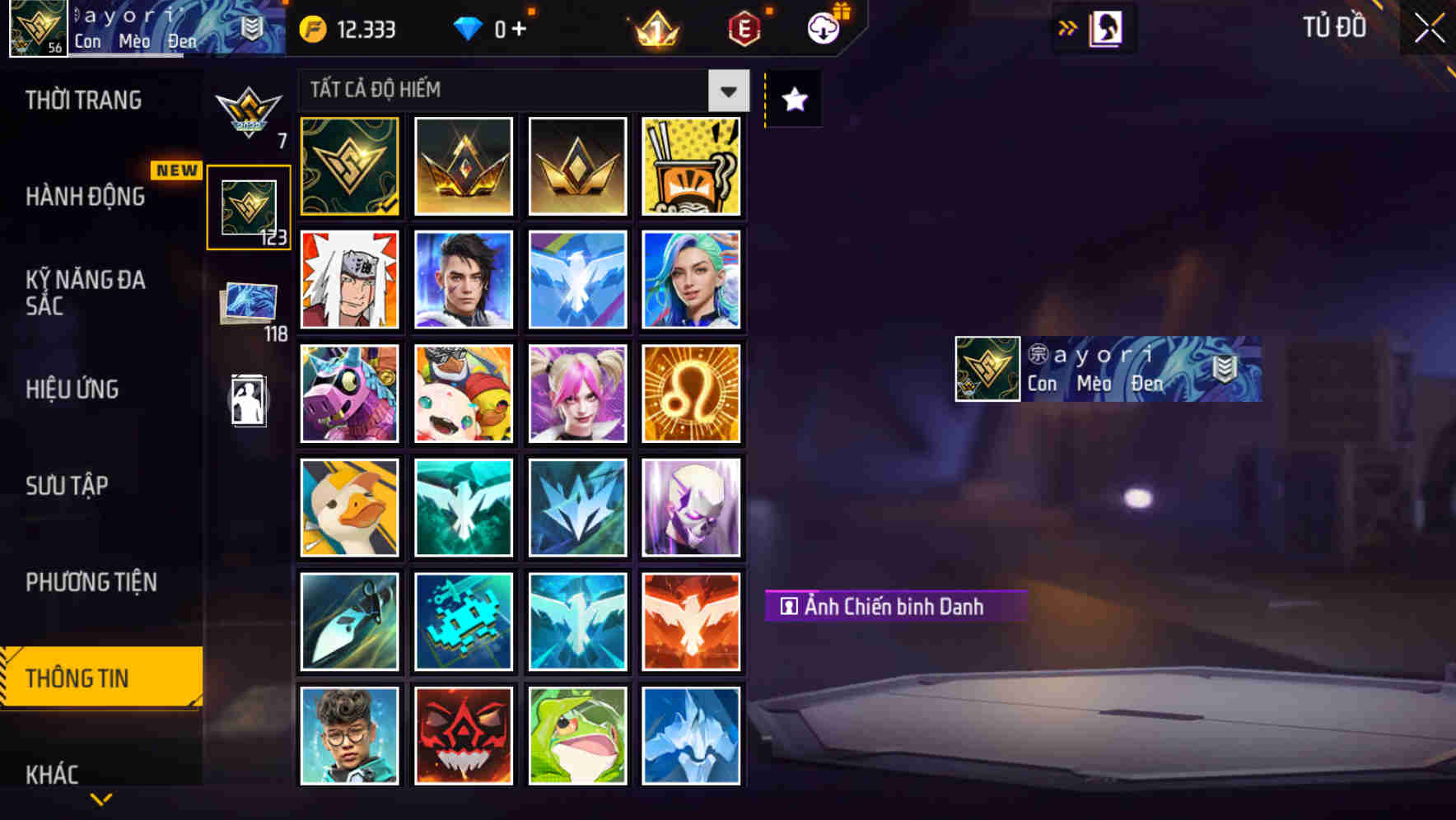Switch to the THỜI TRANG tab
1456x820 pixels.
click(82, 100)
